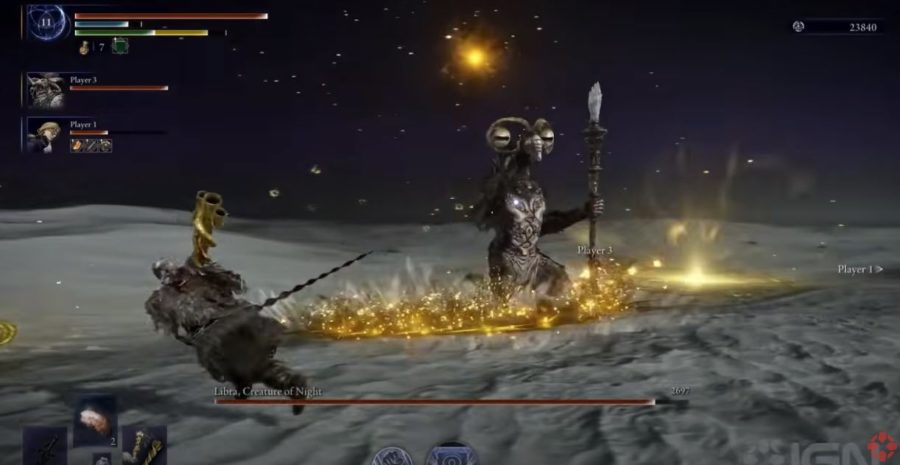Image resolution: width=900 pixels, height=465 pixels.
Task: Activate the left round skill icon
Action: [x=392, y=457]
